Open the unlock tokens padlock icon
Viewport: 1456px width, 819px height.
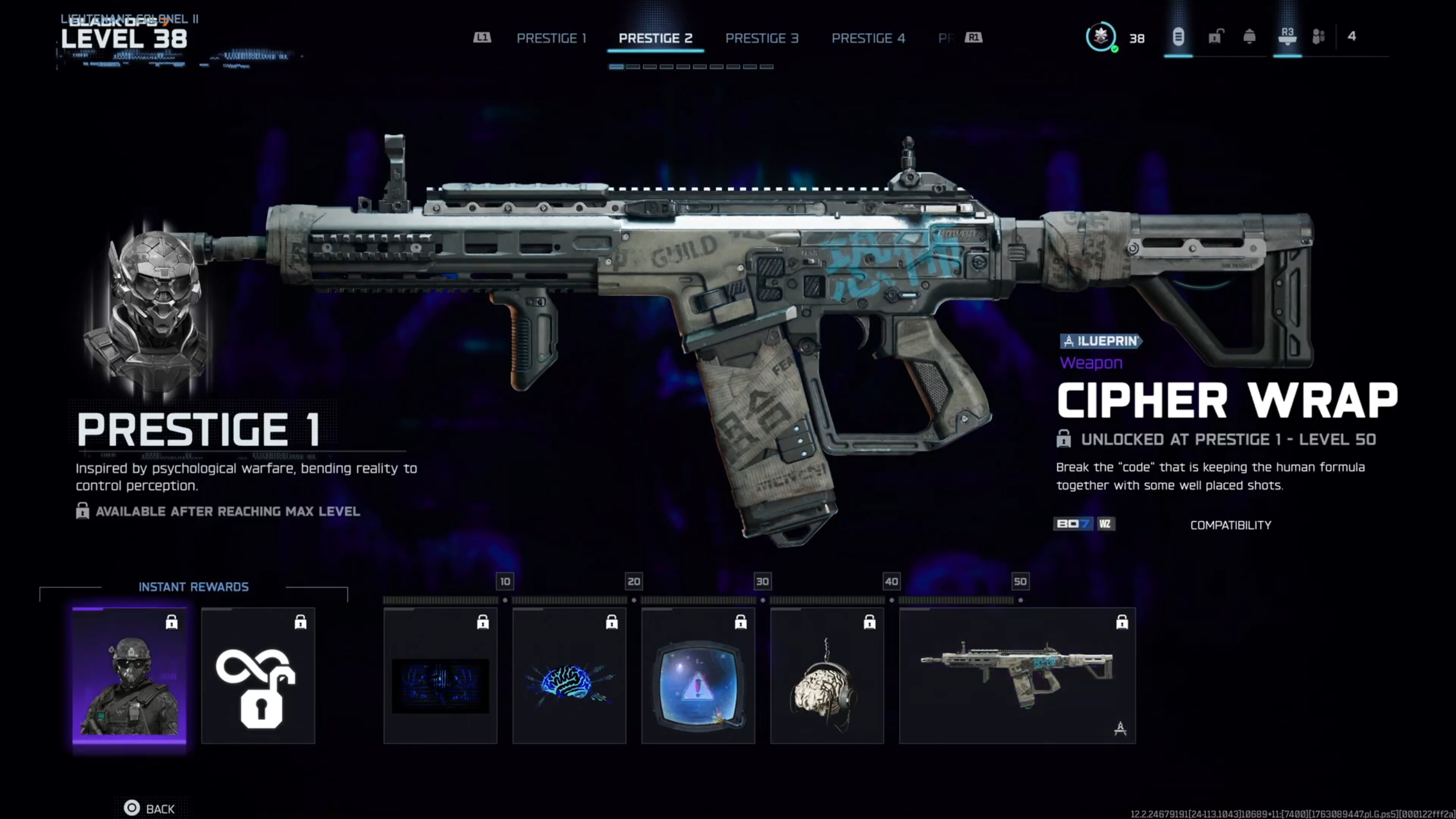click(1215, 38)
